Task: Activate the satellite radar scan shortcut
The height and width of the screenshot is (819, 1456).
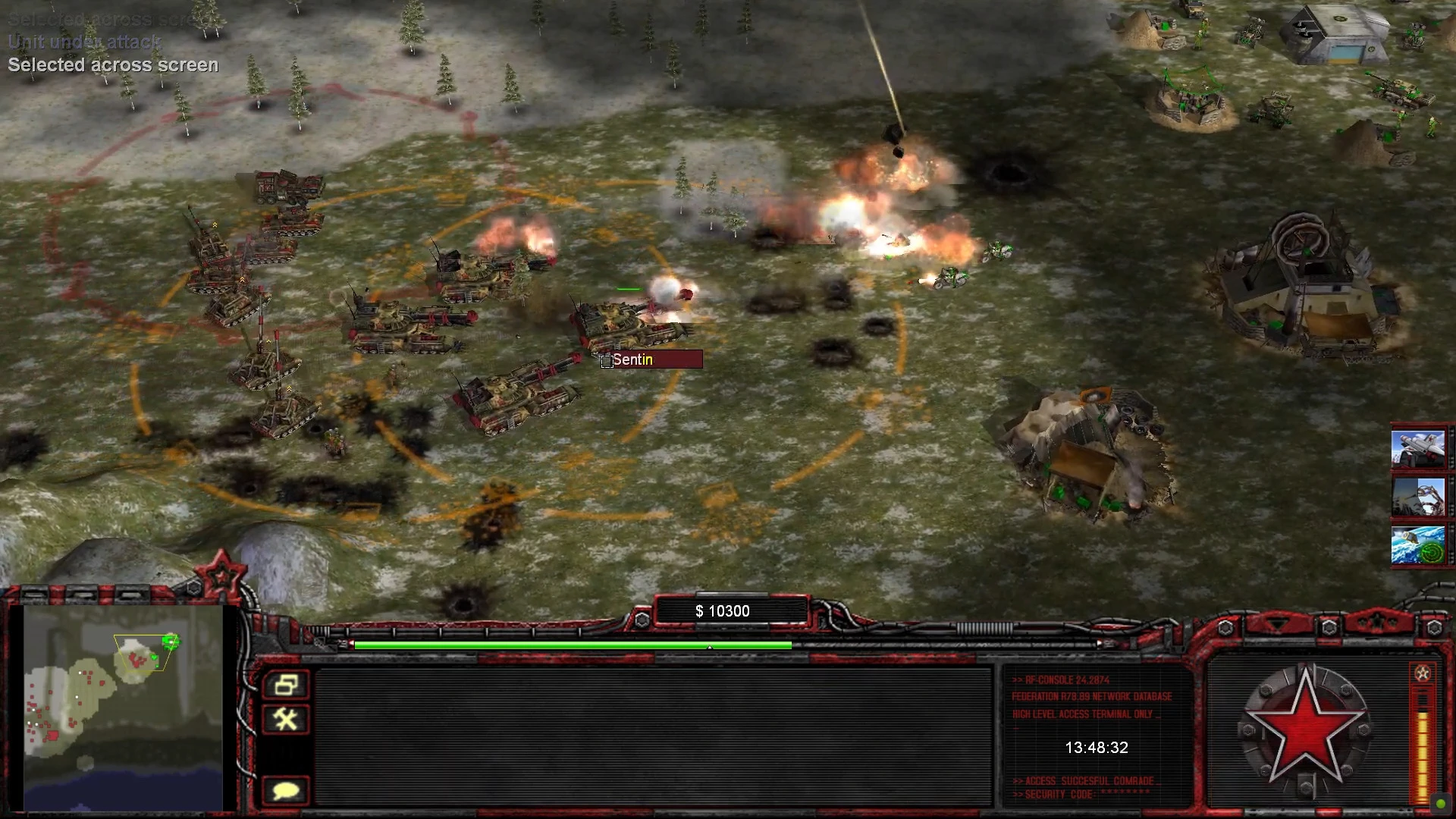Action: tap(1417, 544)
